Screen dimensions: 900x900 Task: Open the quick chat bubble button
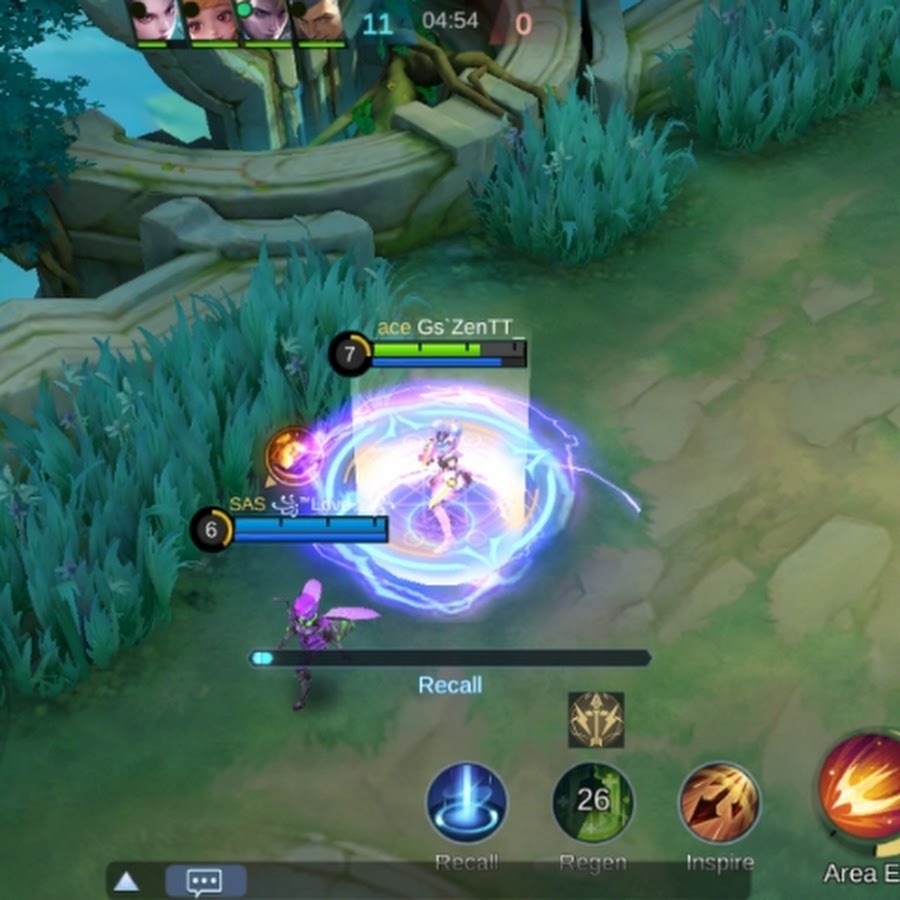click(205, 881)
